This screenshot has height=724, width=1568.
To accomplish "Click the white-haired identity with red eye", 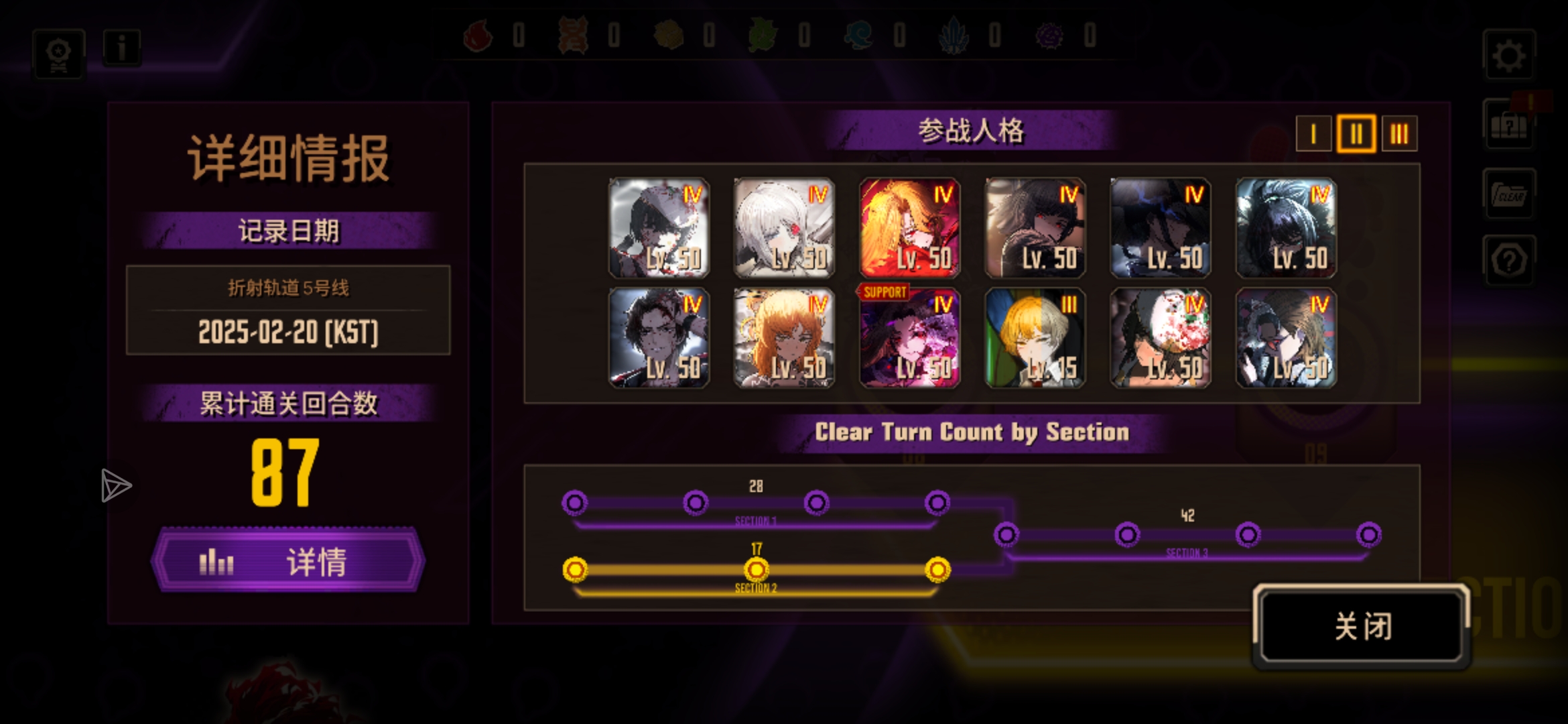I will [784, 228].
